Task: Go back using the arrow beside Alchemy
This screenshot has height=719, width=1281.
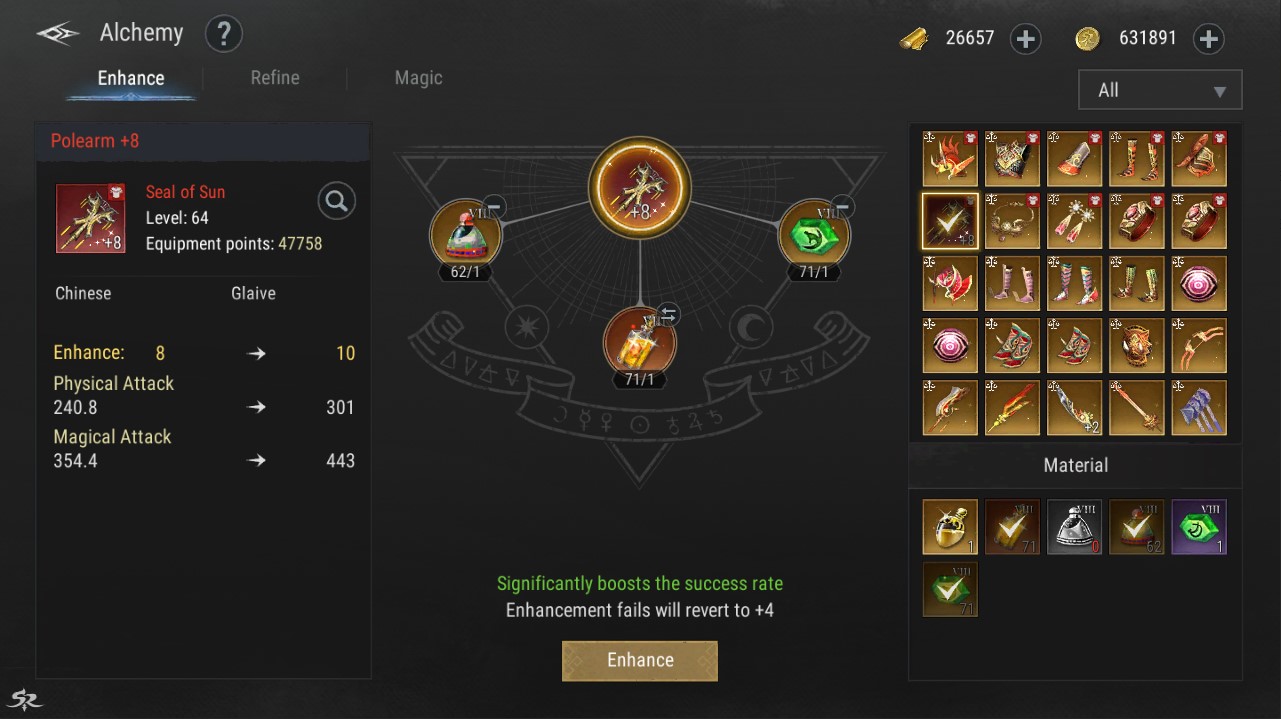Action: 58,35
